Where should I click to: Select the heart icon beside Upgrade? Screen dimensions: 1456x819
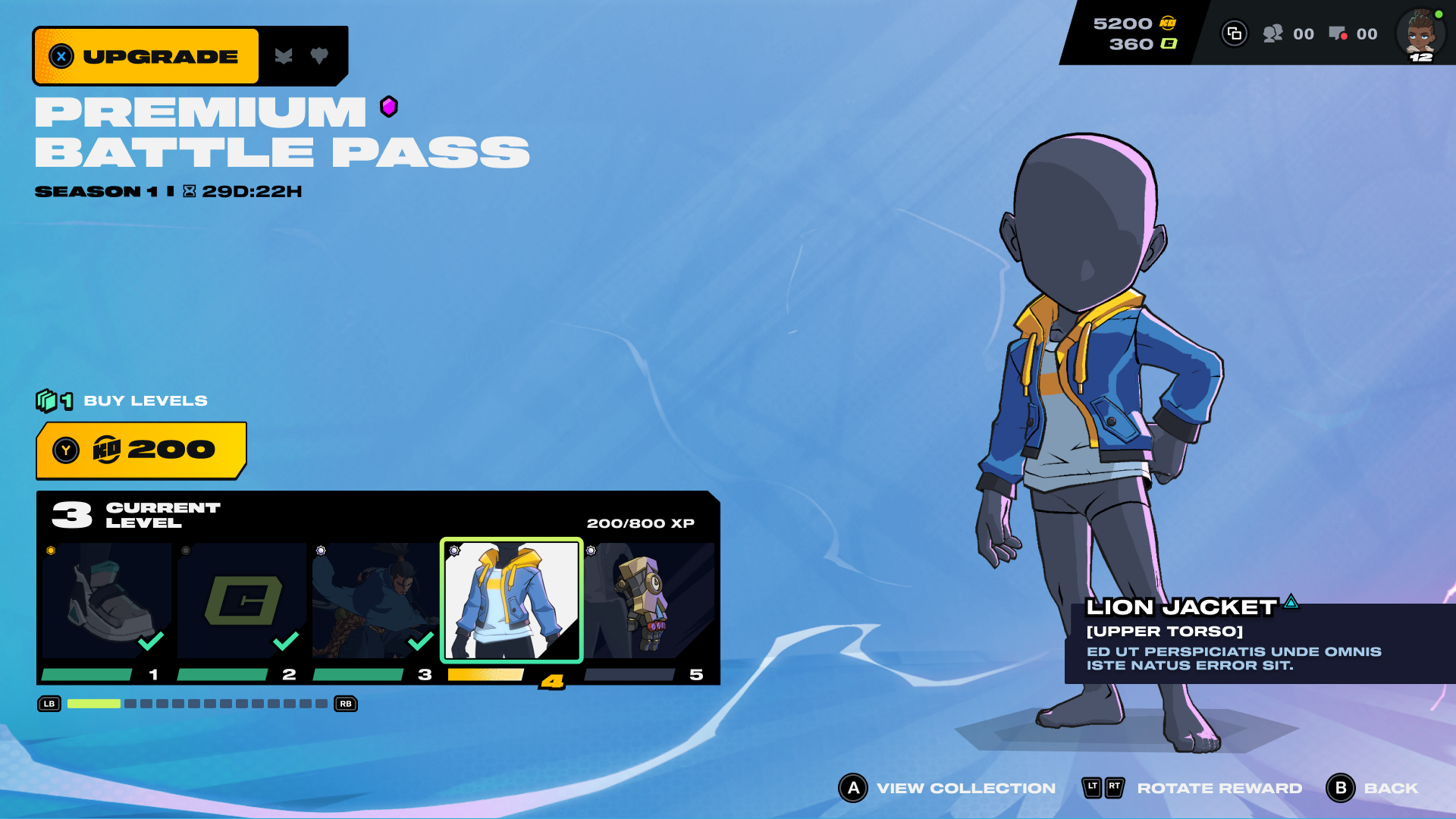(x=319, y=55)
